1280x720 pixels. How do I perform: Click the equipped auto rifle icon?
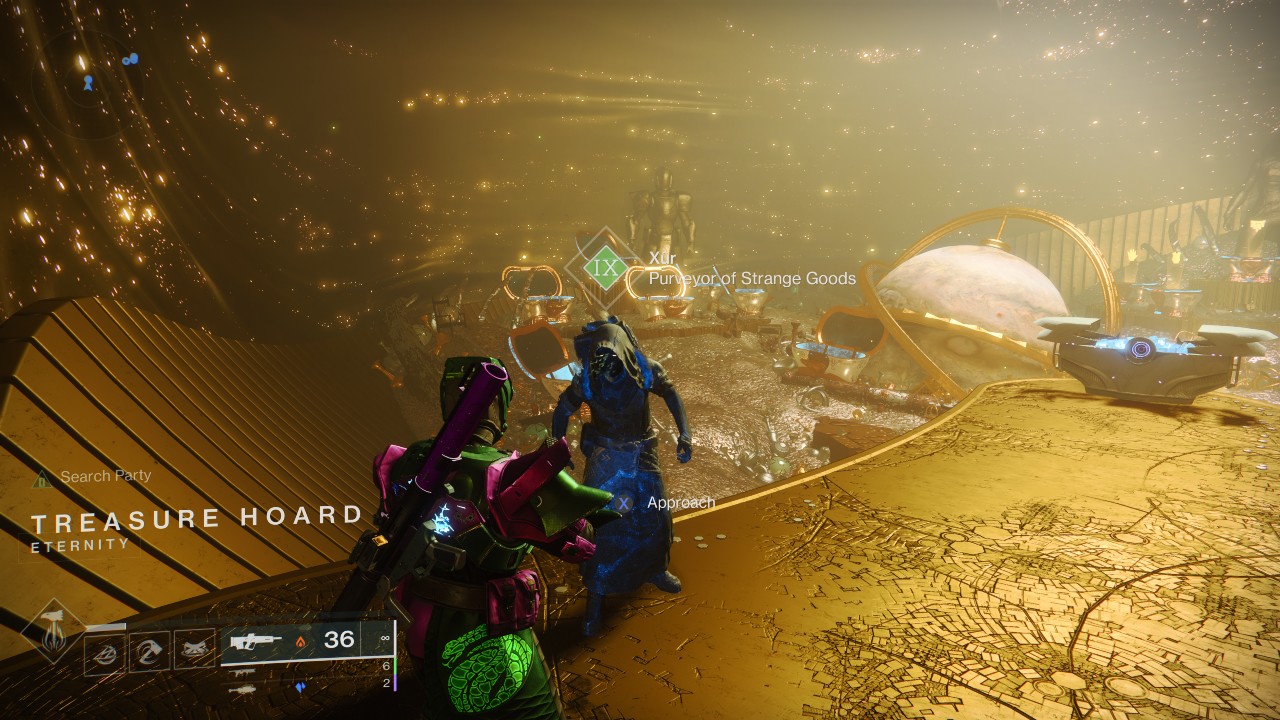coord(257,641)
